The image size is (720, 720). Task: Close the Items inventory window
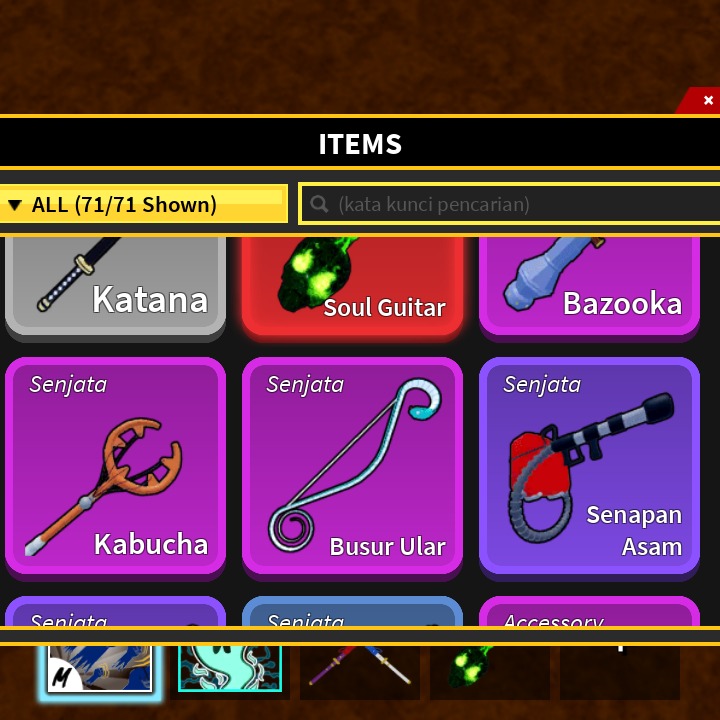pyautogui.click(x=708, y=100)
